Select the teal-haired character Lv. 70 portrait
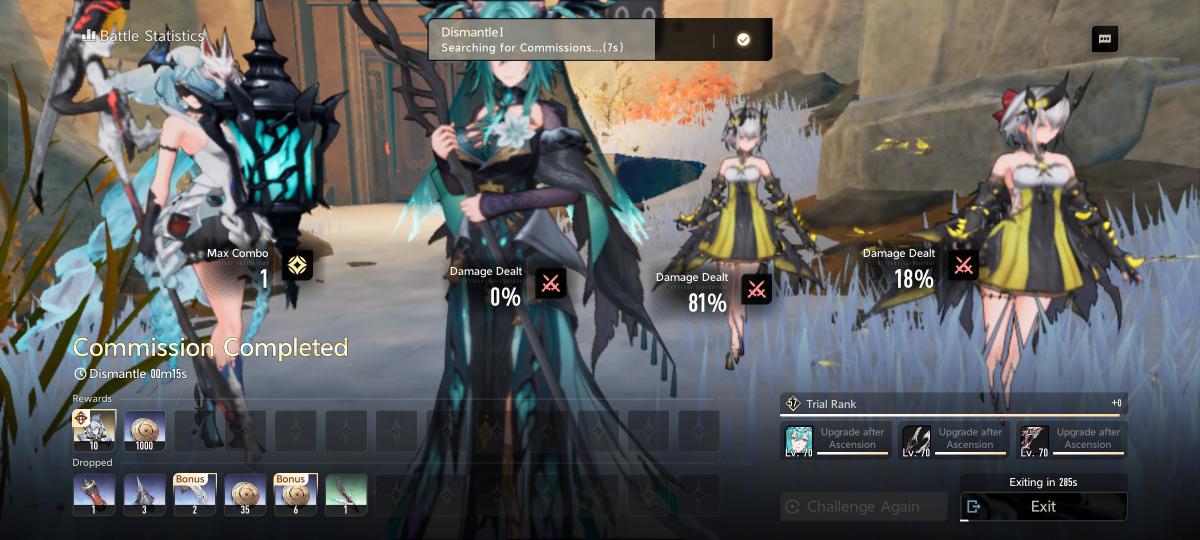1200x540 pixels. (x=798, y=440)
